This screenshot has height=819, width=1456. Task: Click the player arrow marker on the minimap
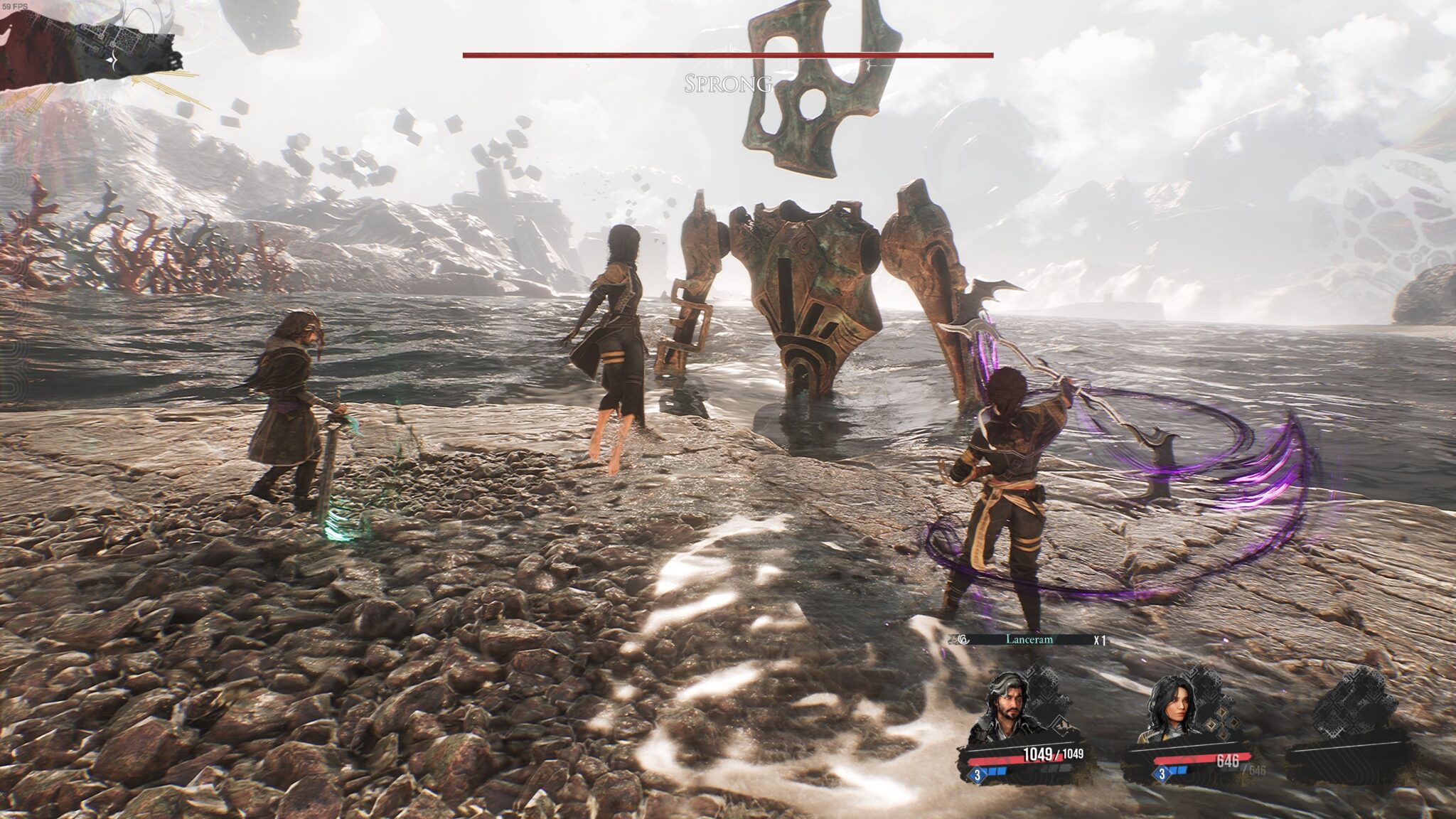click(112, 59)
